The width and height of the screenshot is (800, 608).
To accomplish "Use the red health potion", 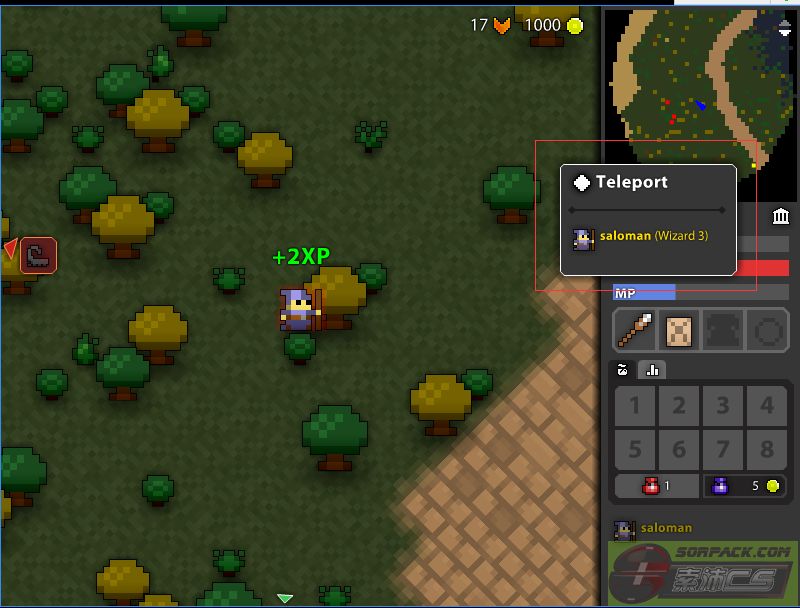I will pos(656,486).
